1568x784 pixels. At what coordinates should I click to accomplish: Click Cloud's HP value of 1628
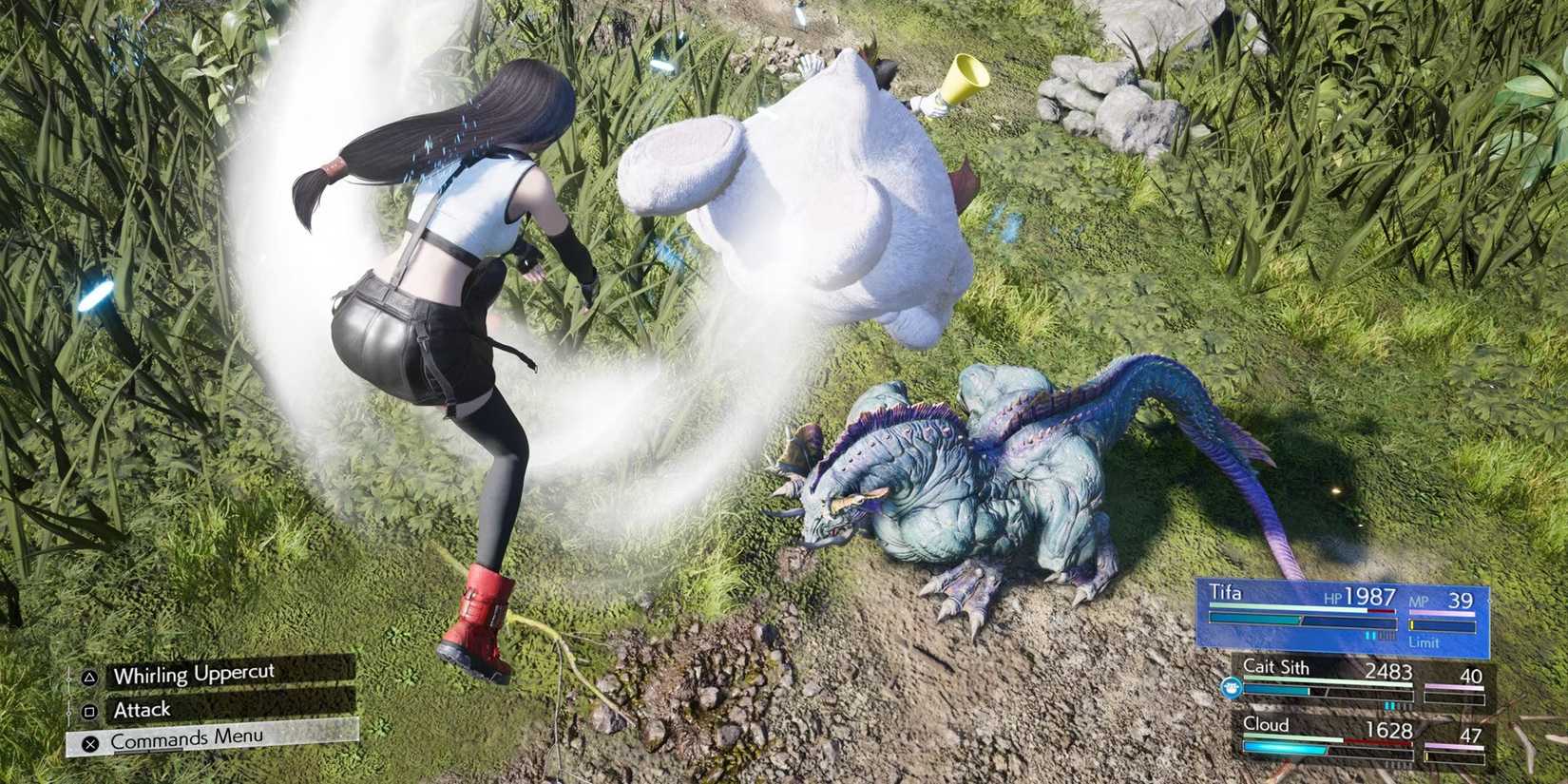[1388, 728]
